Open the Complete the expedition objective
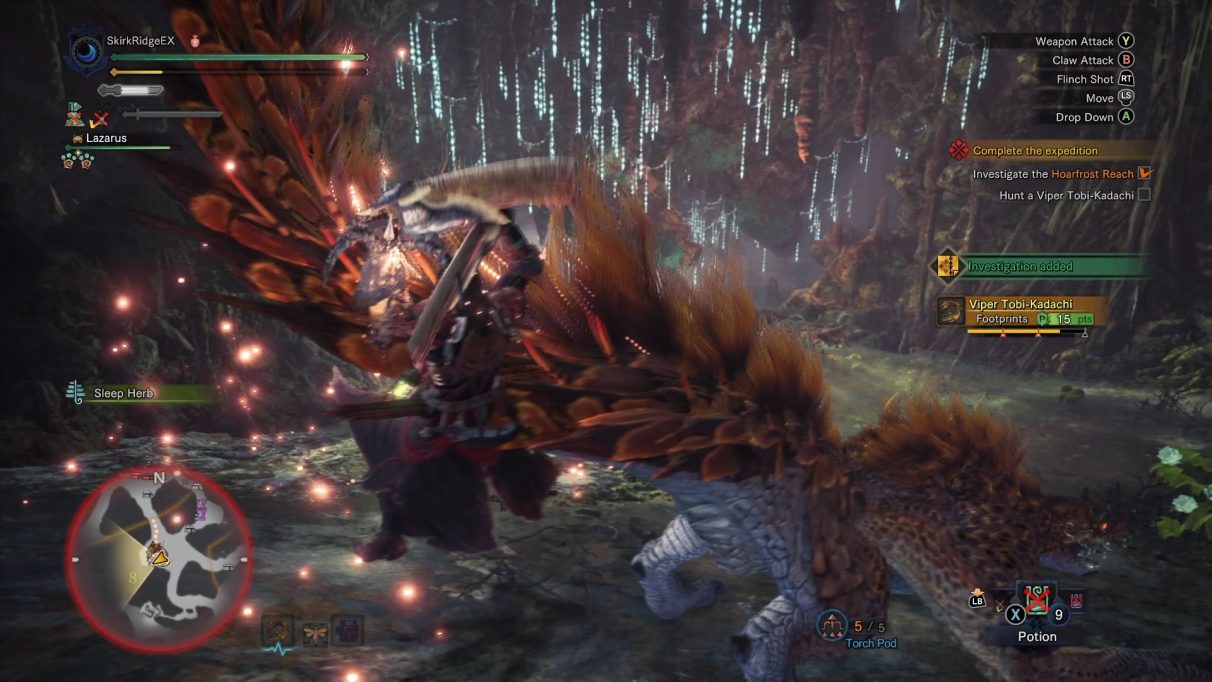This screenshot has width=1212, height=682. [x=1034, y=151]
